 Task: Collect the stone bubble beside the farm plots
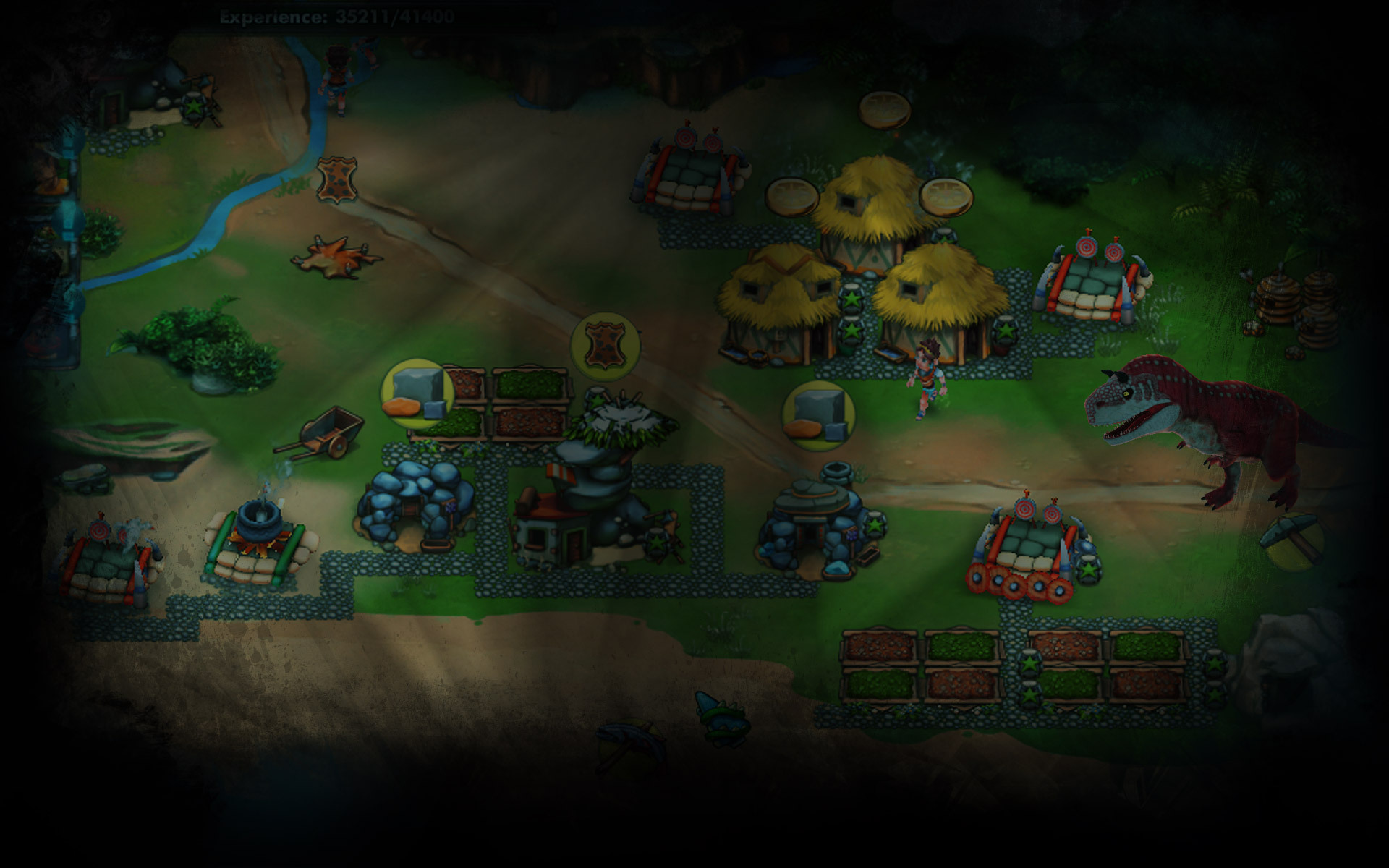417,394
